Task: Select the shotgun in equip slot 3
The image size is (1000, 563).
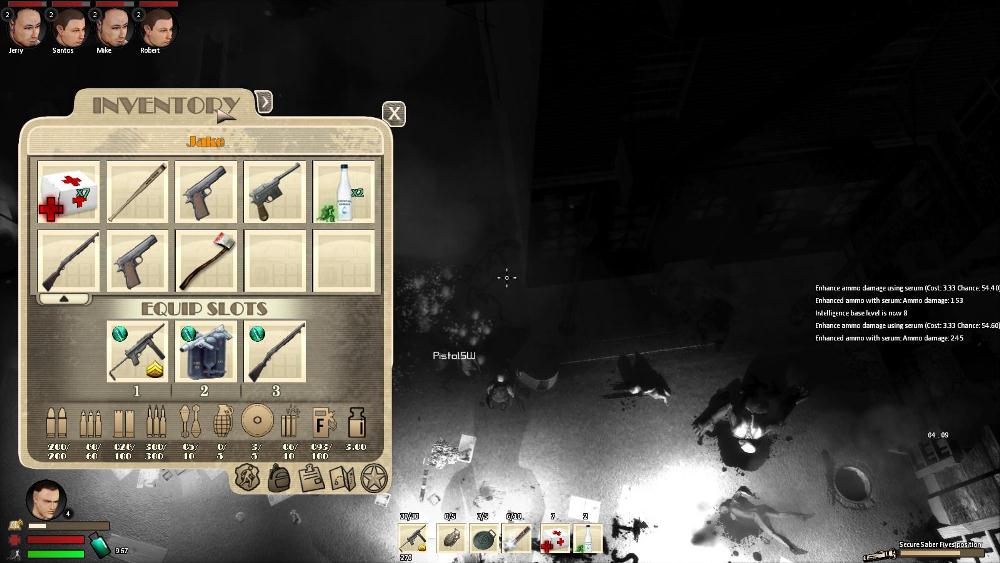Action: [275, 351]
